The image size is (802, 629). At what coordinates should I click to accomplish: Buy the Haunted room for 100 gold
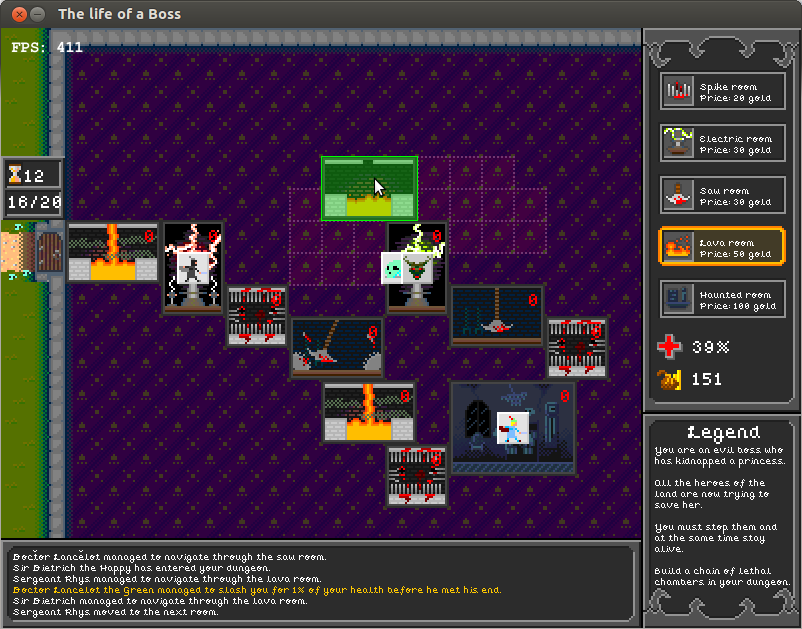(x=722, y=299)
